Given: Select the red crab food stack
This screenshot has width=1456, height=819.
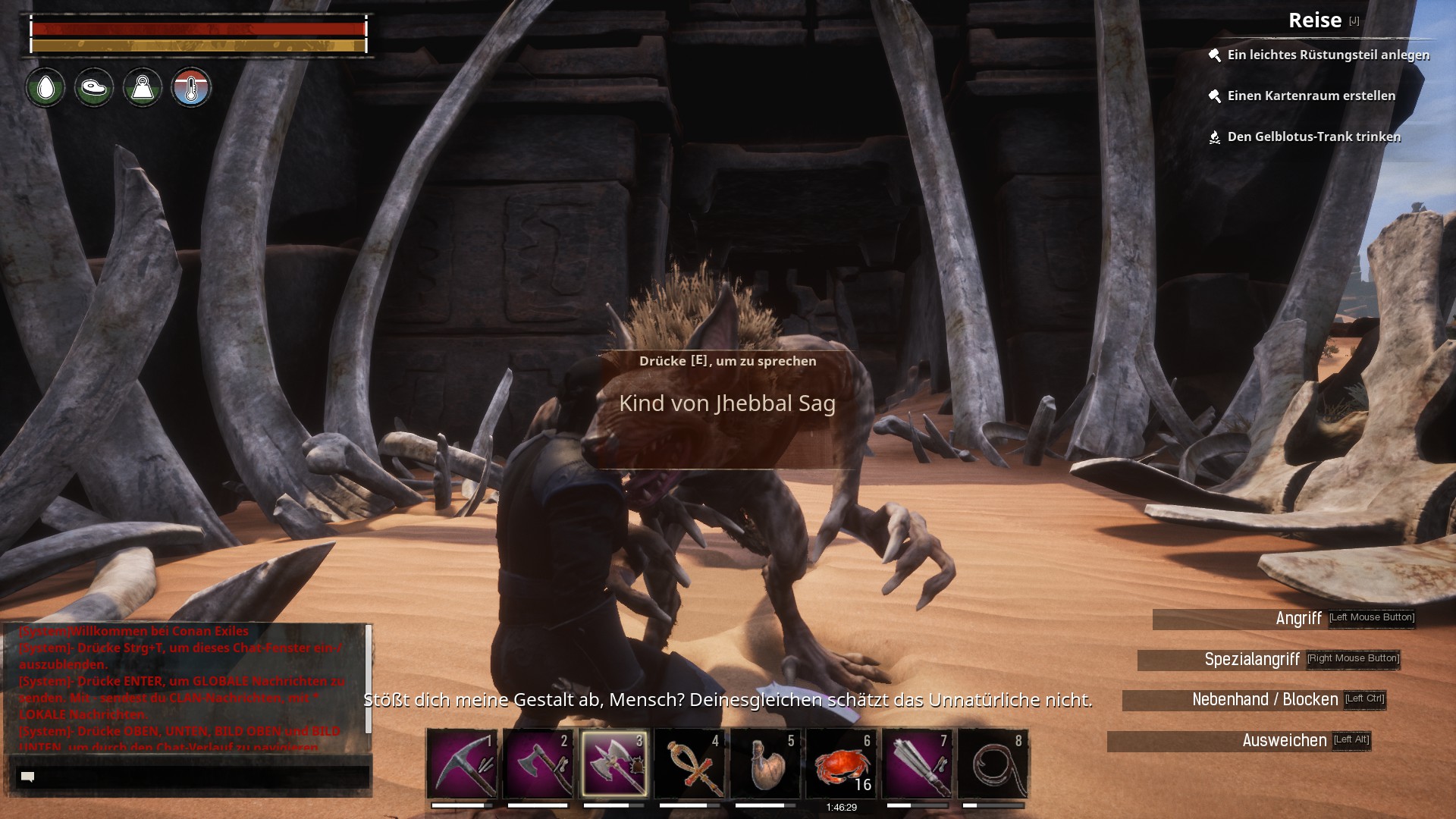Looking at the screenshot, I should tap(841, 763).
